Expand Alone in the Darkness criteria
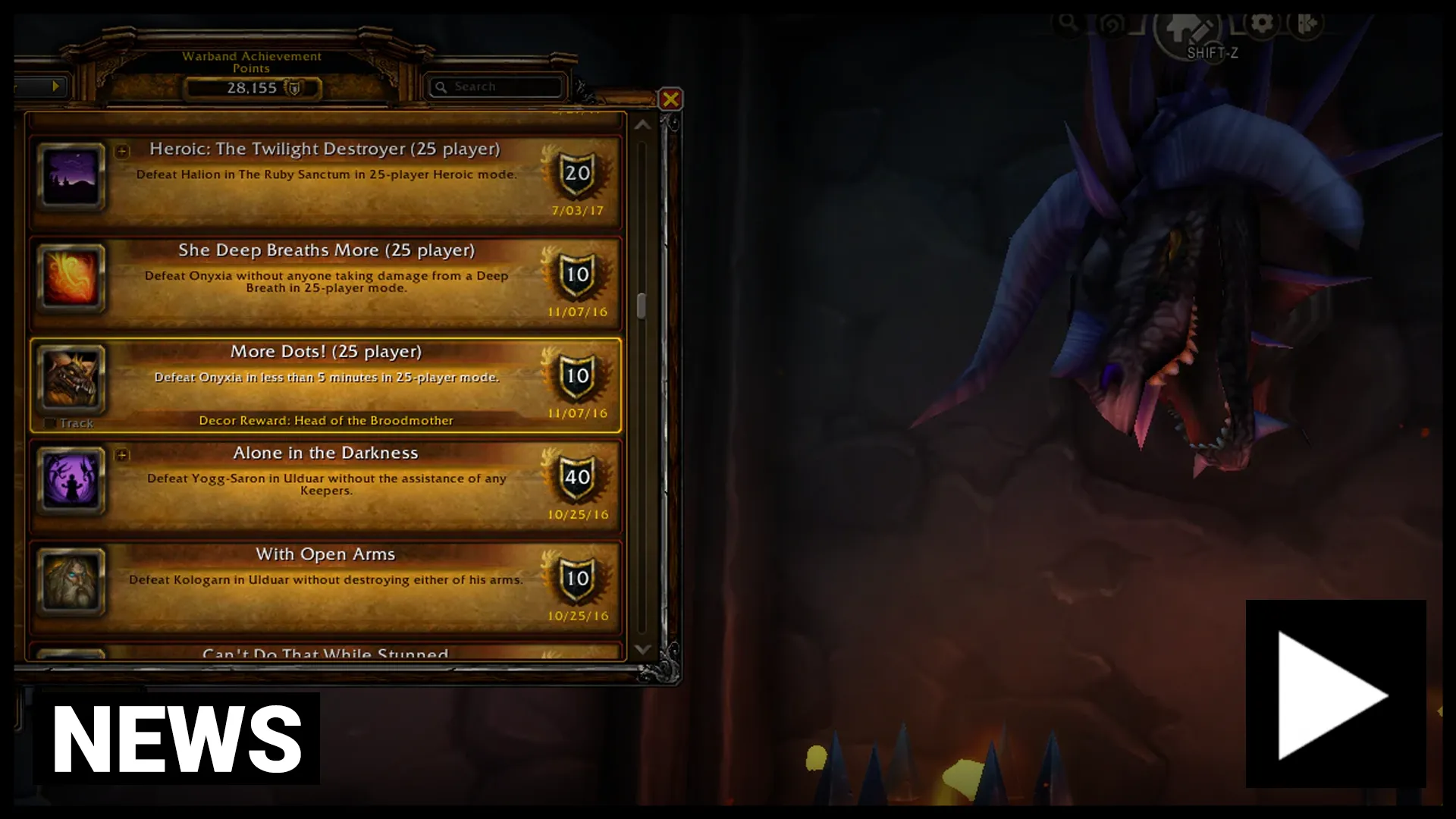This screenshot has height=819, width=1456. 122,455
